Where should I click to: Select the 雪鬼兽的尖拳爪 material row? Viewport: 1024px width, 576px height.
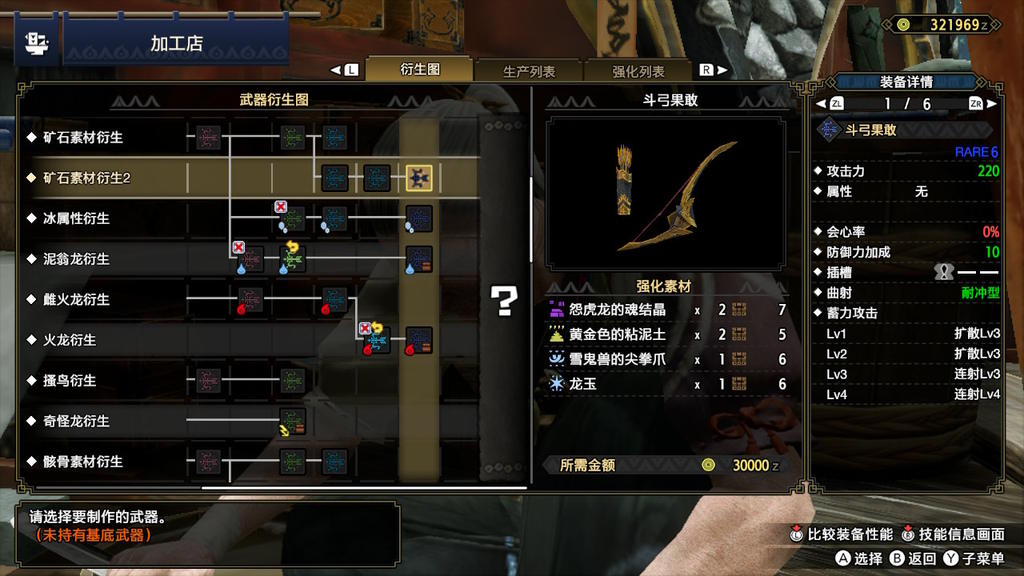[x=667, y=359]
